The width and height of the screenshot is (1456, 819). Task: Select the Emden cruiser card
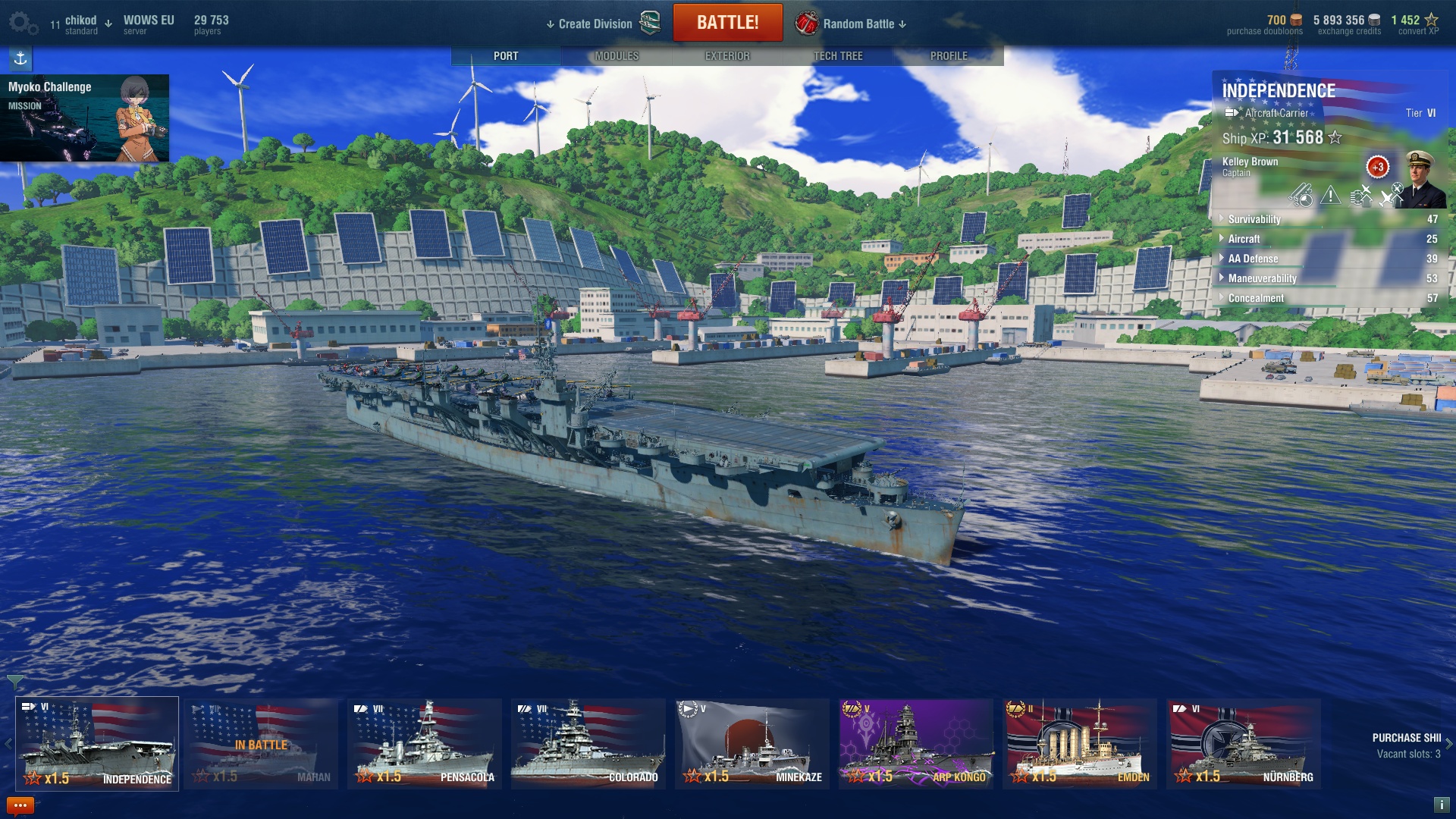point(1080,744)
